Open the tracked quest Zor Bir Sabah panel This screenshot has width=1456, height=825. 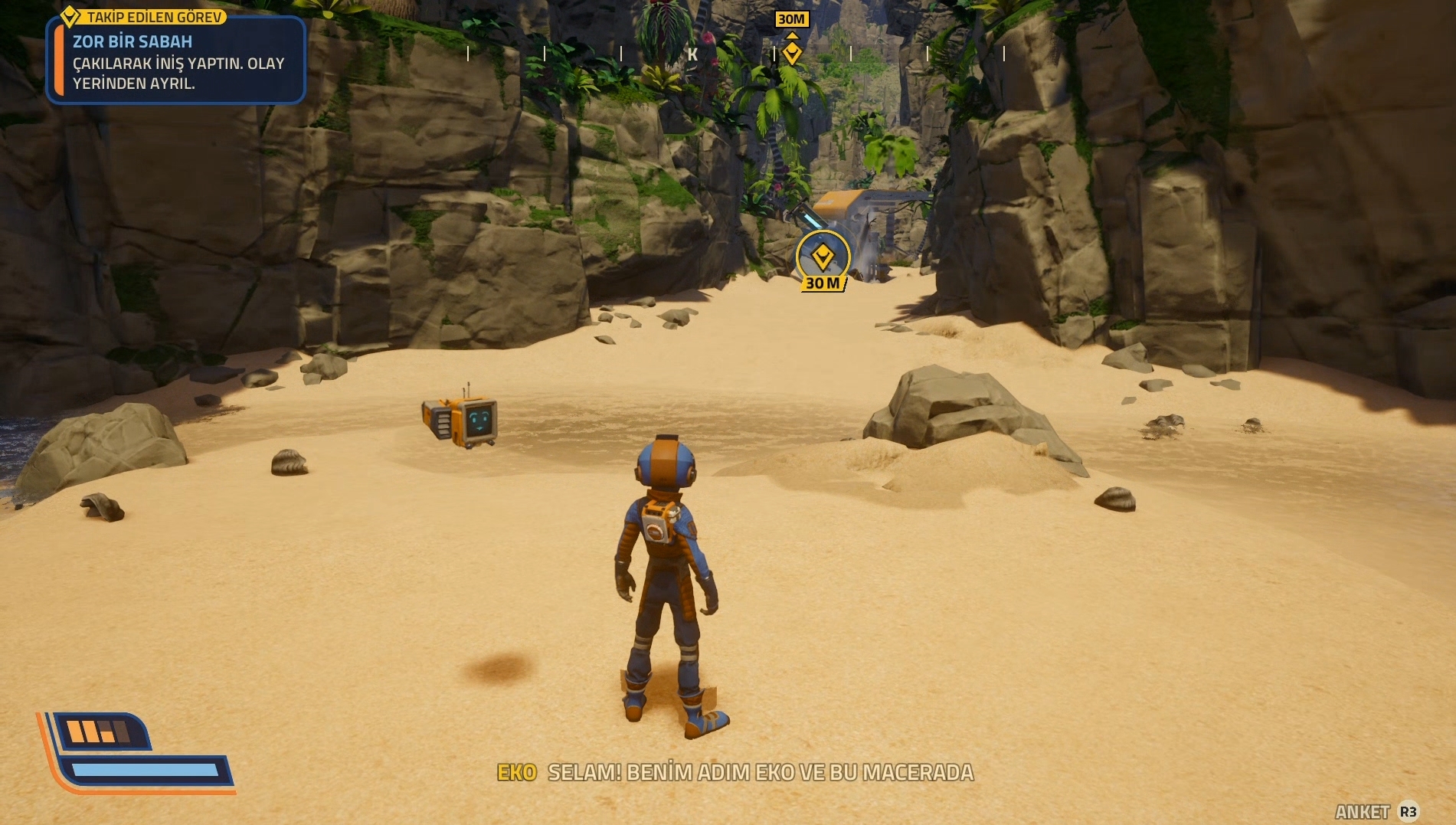[176, 61]
